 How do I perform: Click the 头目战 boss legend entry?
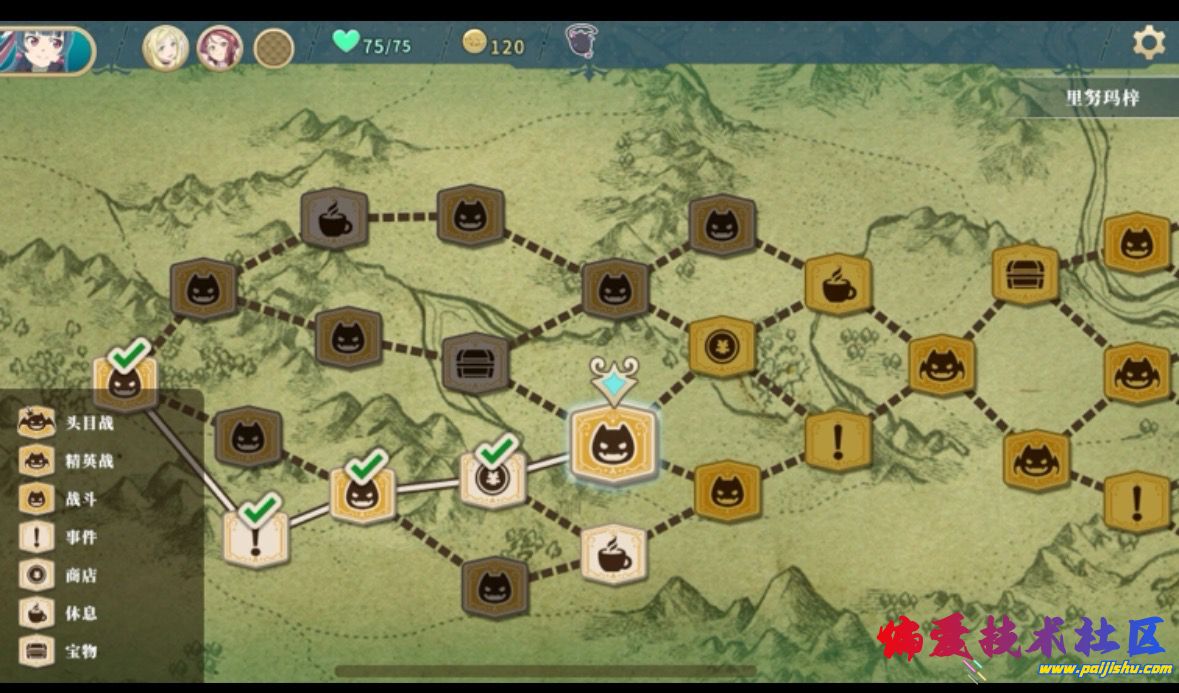[68, 422]
